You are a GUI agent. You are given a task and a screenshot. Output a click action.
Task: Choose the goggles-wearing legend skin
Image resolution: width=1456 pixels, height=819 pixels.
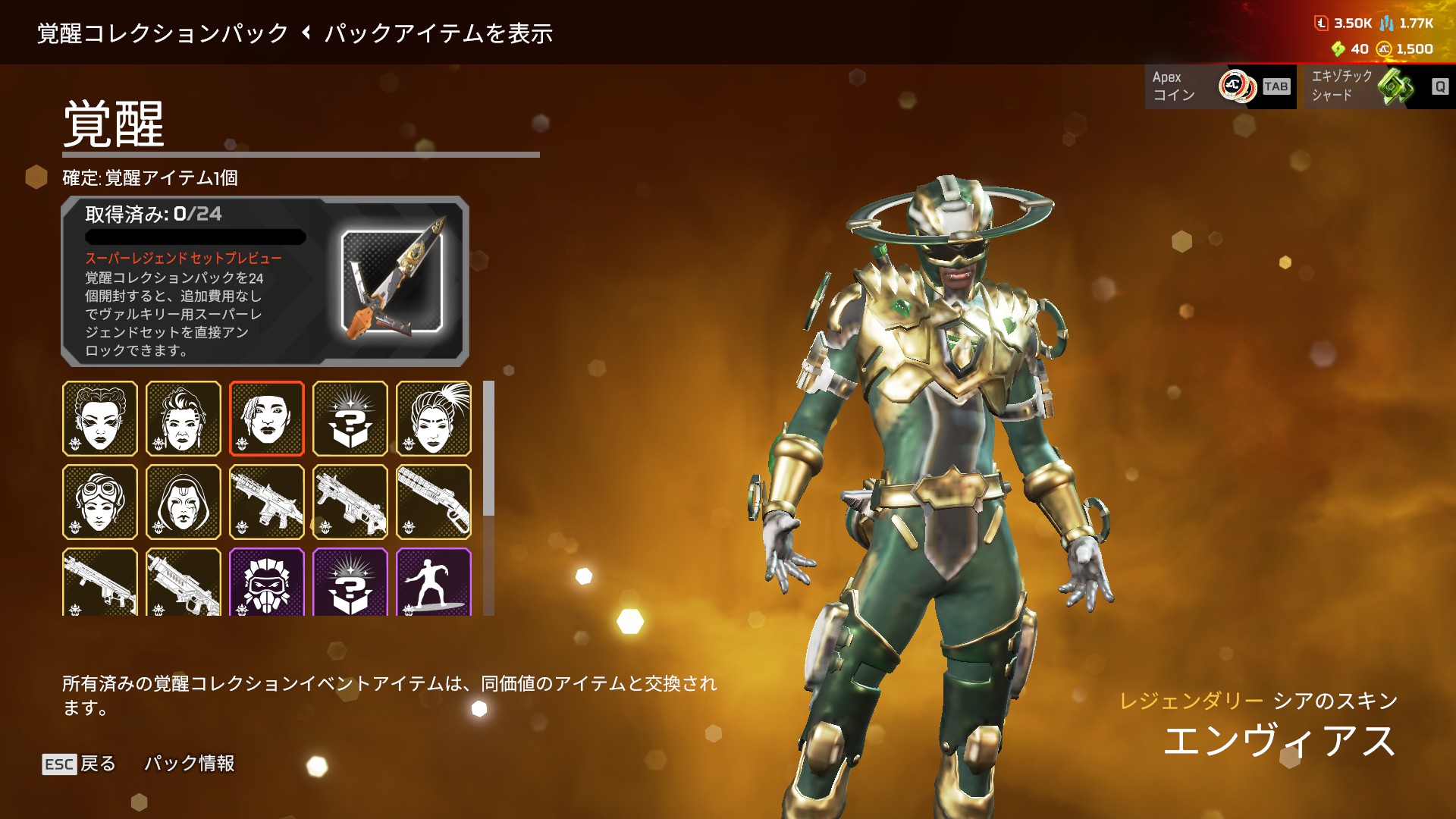click(x=100, y=502)
